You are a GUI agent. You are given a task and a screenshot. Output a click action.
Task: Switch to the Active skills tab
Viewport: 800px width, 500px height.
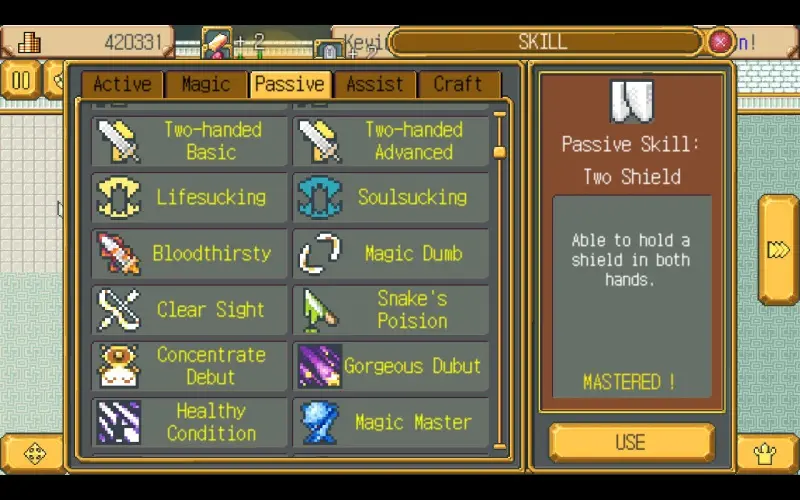122,85
